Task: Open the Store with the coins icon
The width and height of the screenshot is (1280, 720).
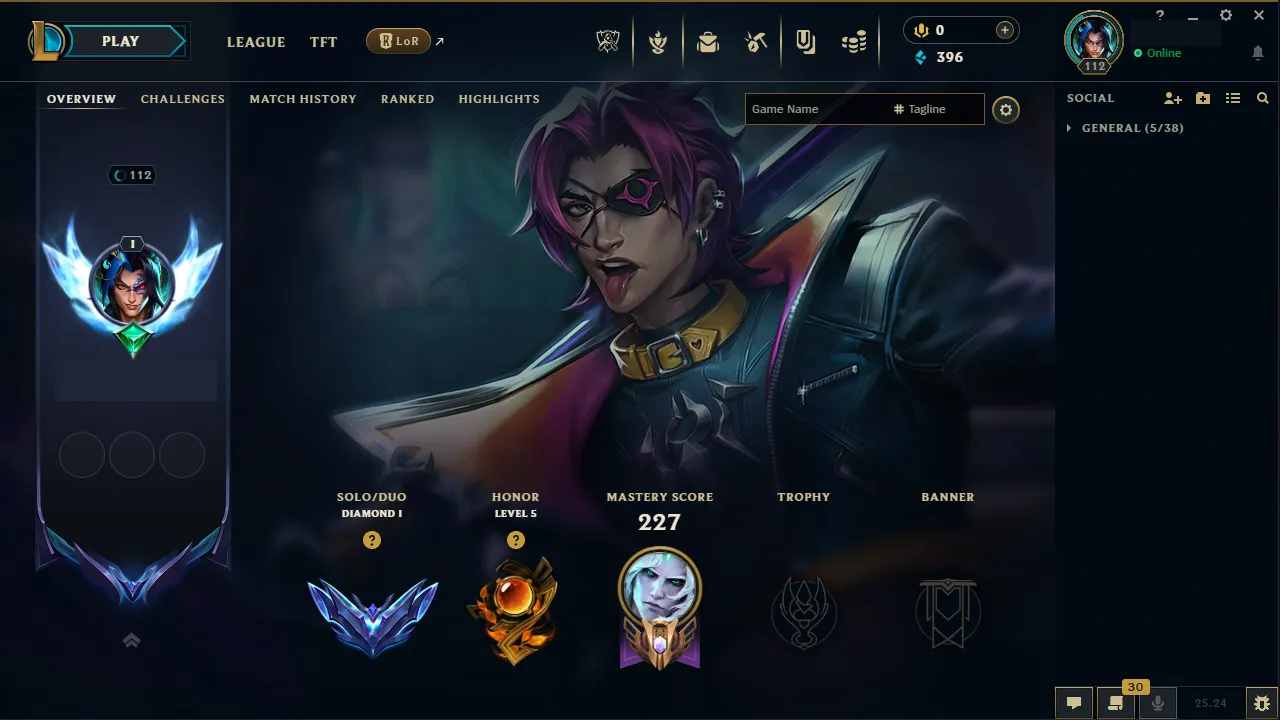Action: [x=854, y=42]
